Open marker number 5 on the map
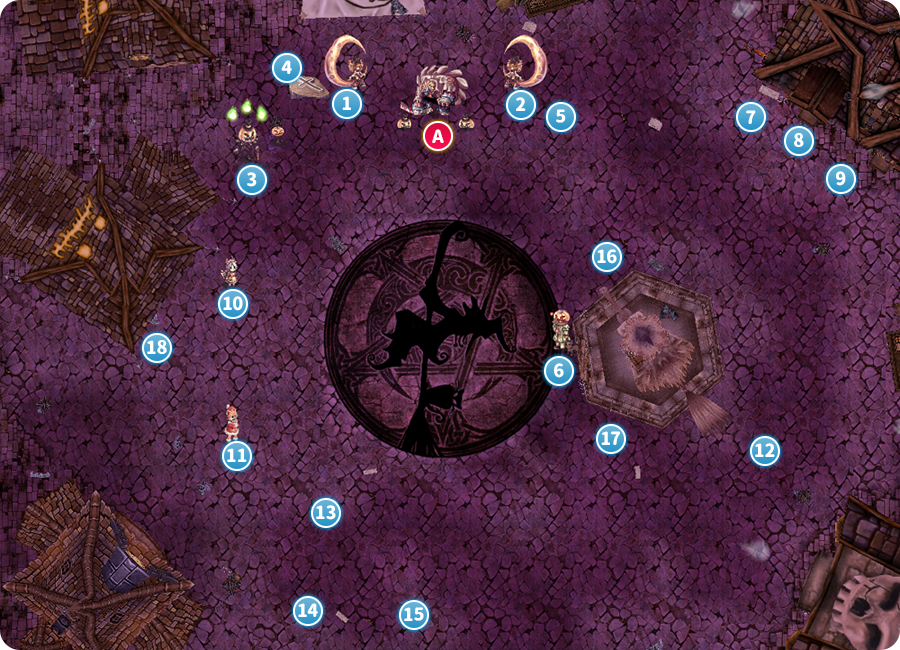The image size is (900, 650). 560,116
